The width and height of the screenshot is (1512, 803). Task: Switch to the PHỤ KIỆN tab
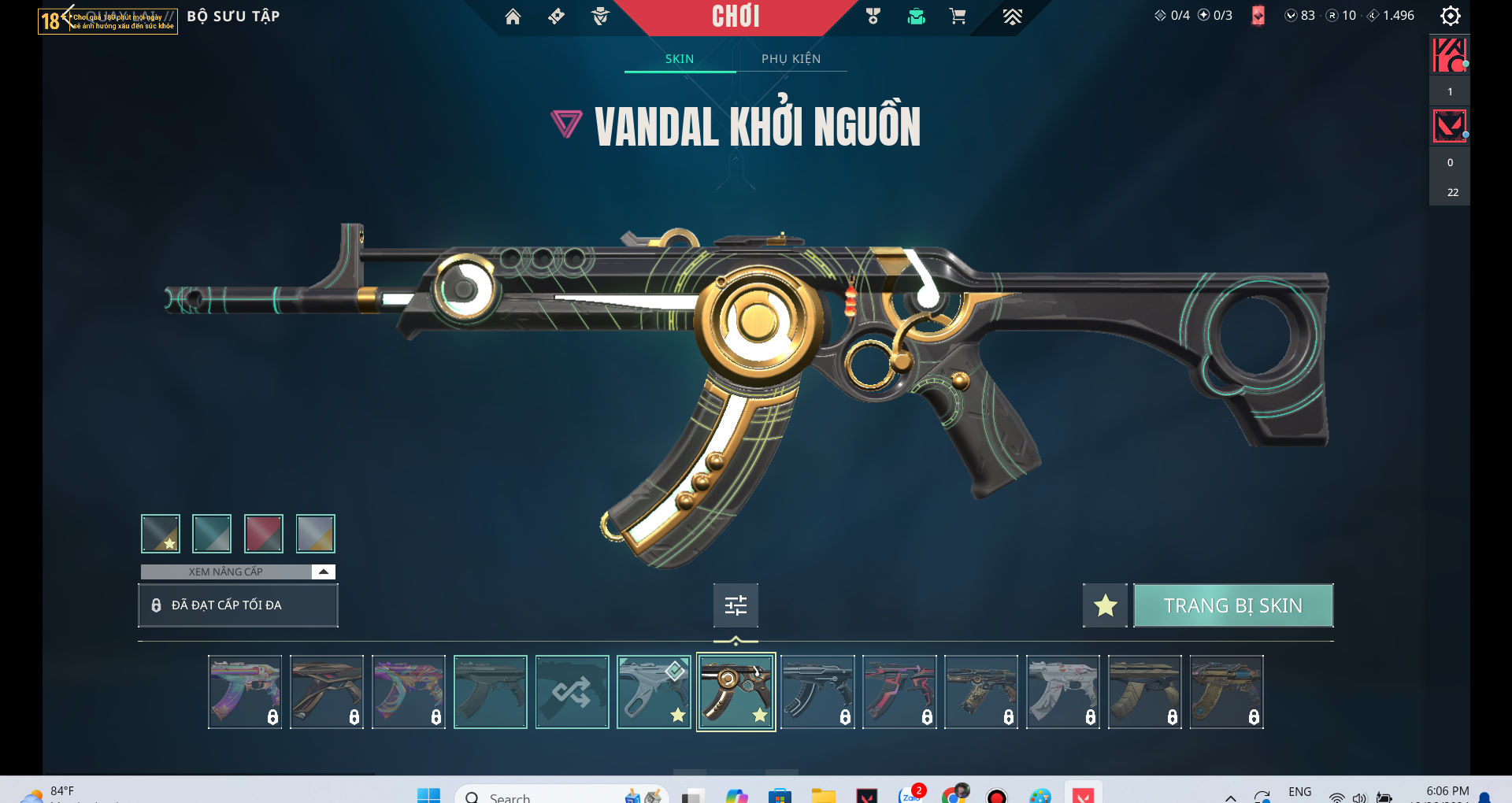pyautogui.click(x=791, y=59)
